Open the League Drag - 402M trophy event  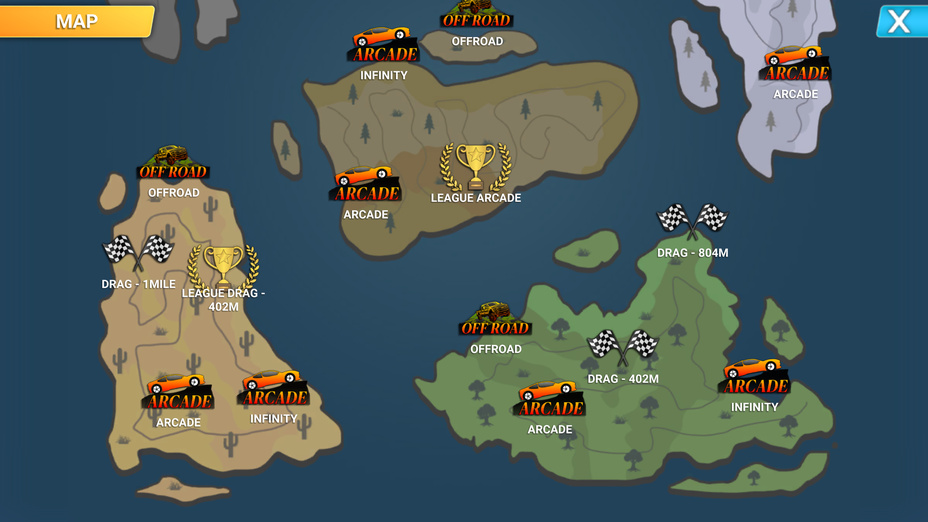(223, 267)
